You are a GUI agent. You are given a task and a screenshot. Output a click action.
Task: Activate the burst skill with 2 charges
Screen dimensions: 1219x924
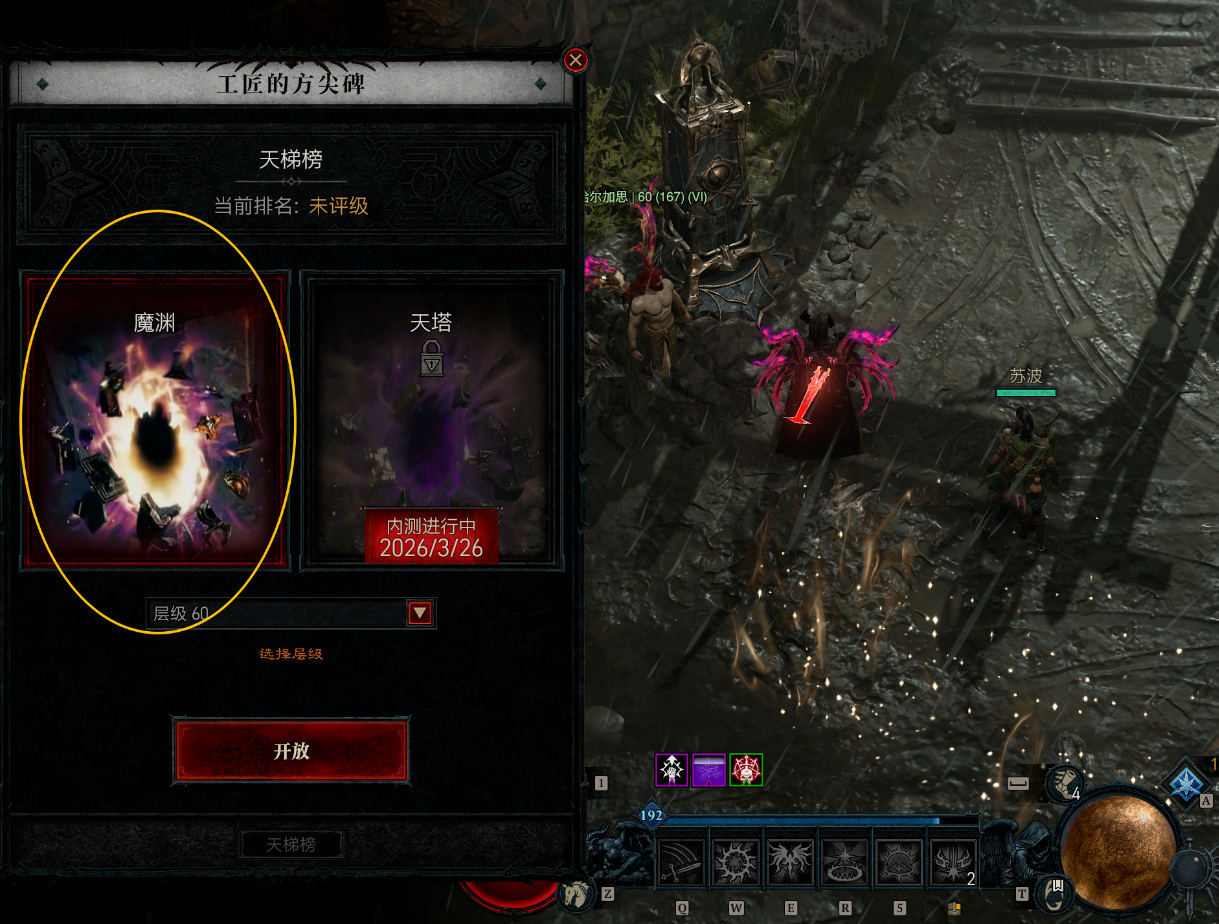point(953,862)
